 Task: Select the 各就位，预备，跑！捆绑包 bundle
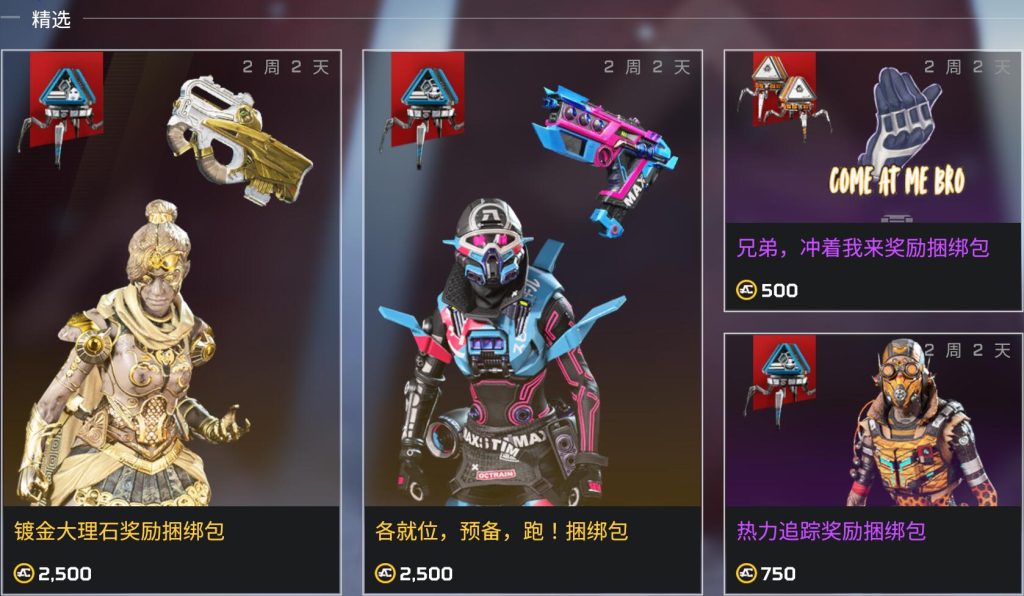click(x=532, y=320)
